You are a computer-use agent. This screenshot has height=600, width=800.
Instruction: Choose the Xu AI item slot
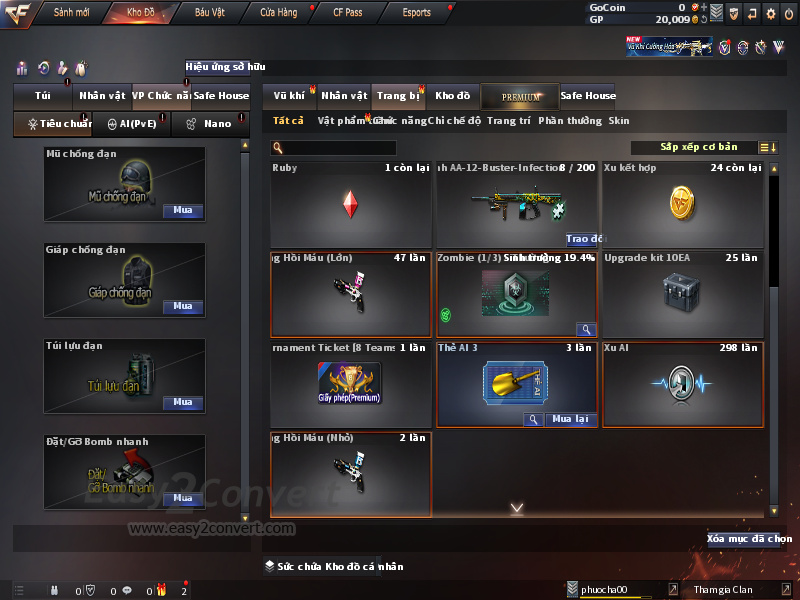(x=683, y=384)
